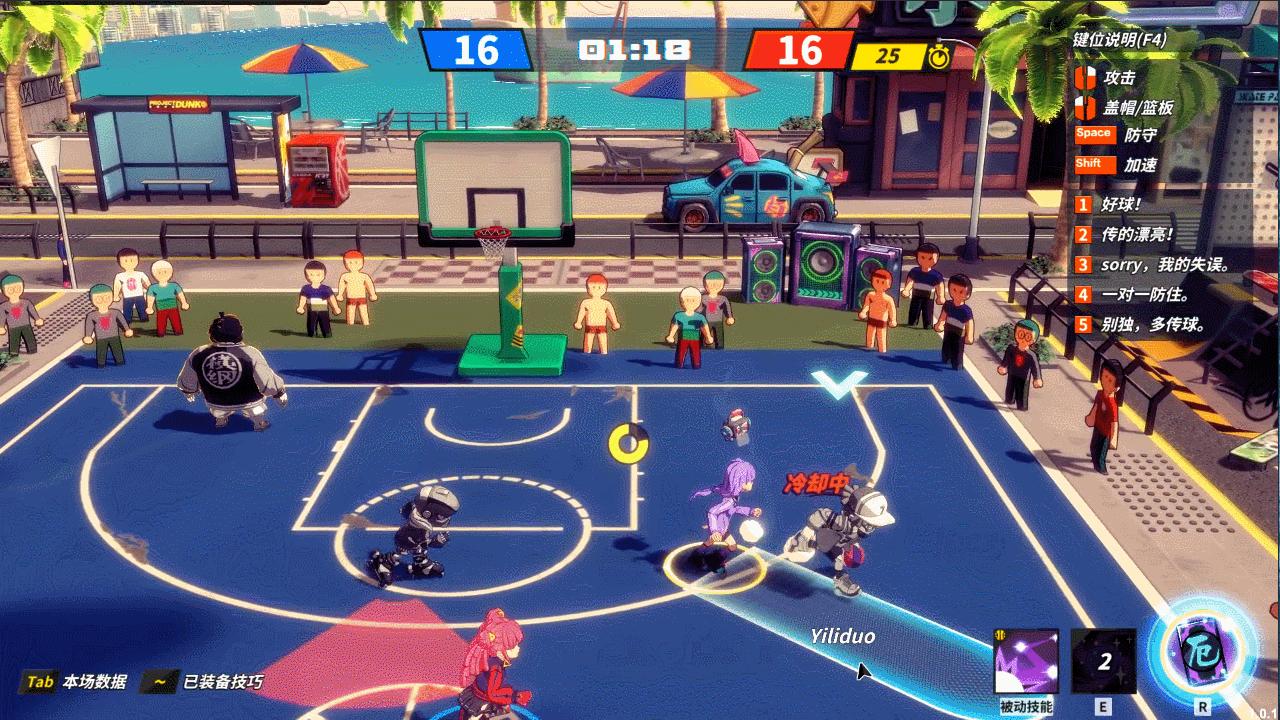1280x720 pixels.
Task: Click the purple 被动技能 passive skill icon
Action: coord(1027,661)
